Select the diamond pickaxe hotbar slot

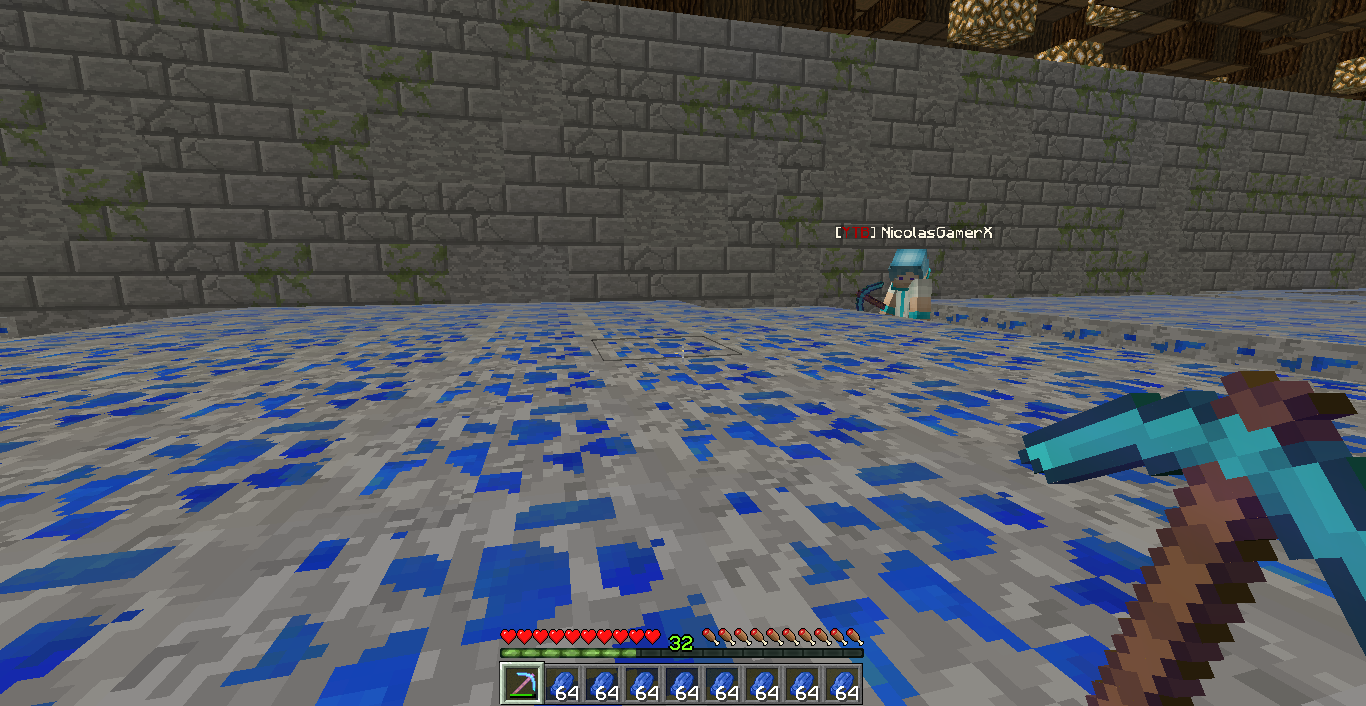click(x=521, y=684)
